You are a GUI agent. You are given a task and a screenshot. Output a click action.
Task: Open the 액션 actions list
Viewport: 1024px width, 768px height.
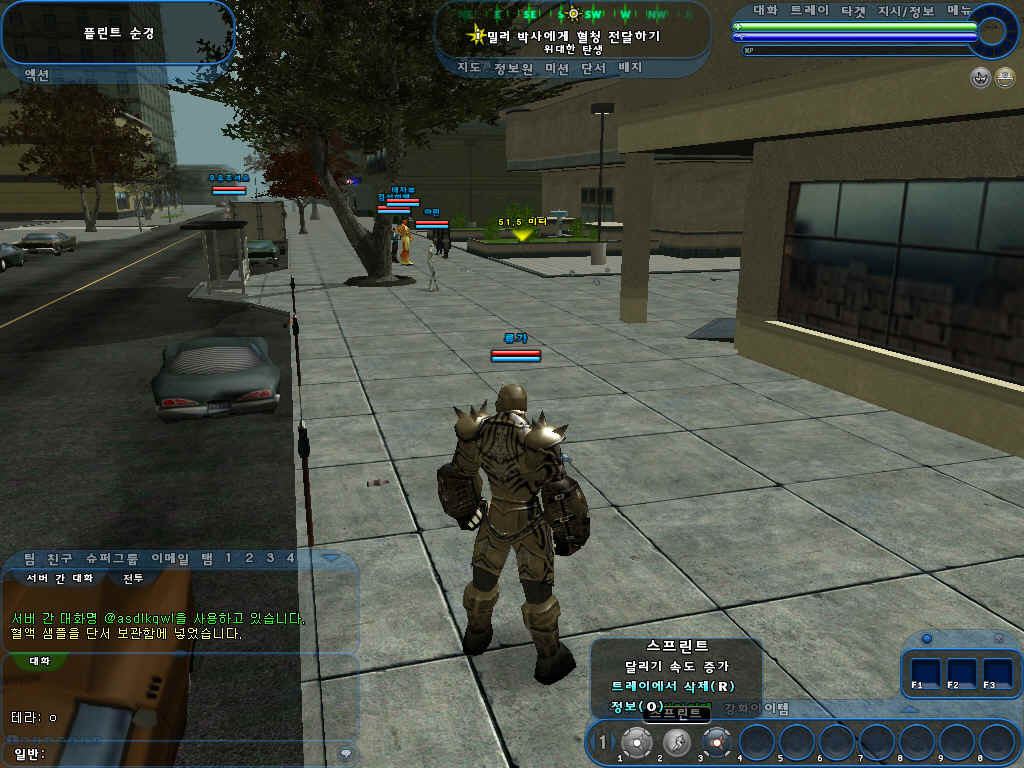pyautogui.click(x=36, y=75)
